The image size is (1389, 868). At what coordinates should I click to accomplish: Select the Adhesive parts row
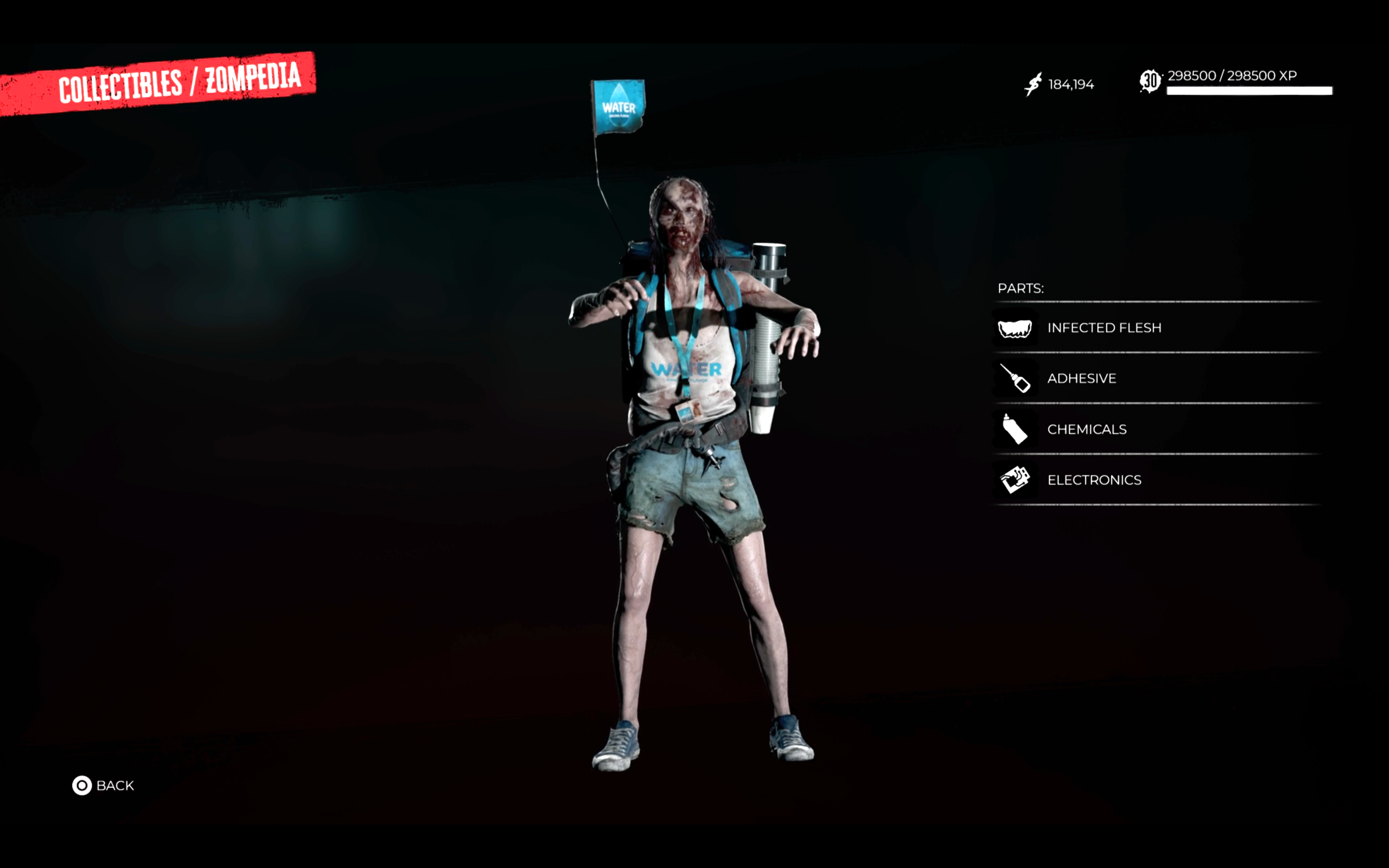[1082, 379]
